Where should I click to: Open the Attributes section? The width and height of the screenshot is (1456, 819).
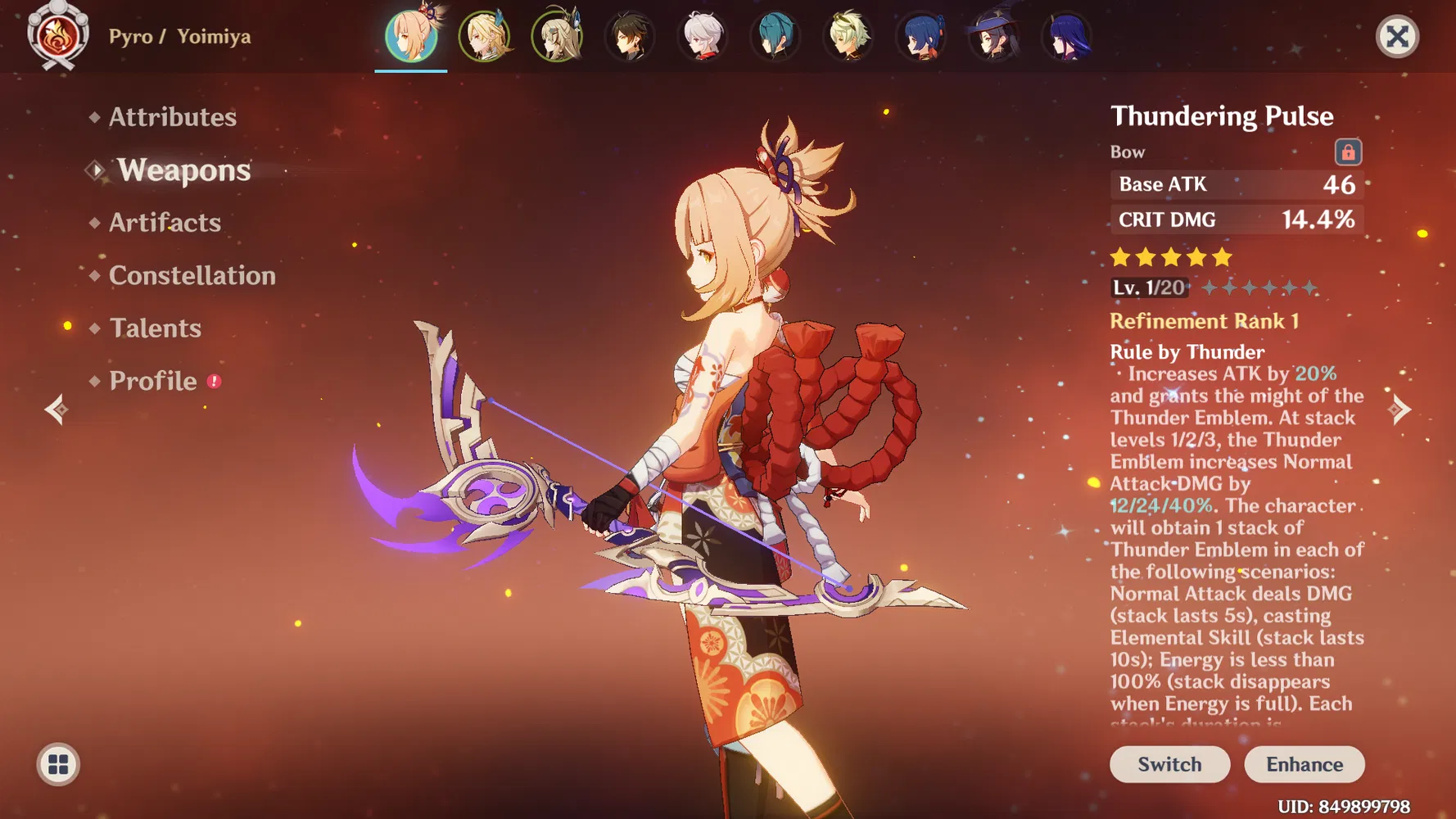[x=173, y=117]
